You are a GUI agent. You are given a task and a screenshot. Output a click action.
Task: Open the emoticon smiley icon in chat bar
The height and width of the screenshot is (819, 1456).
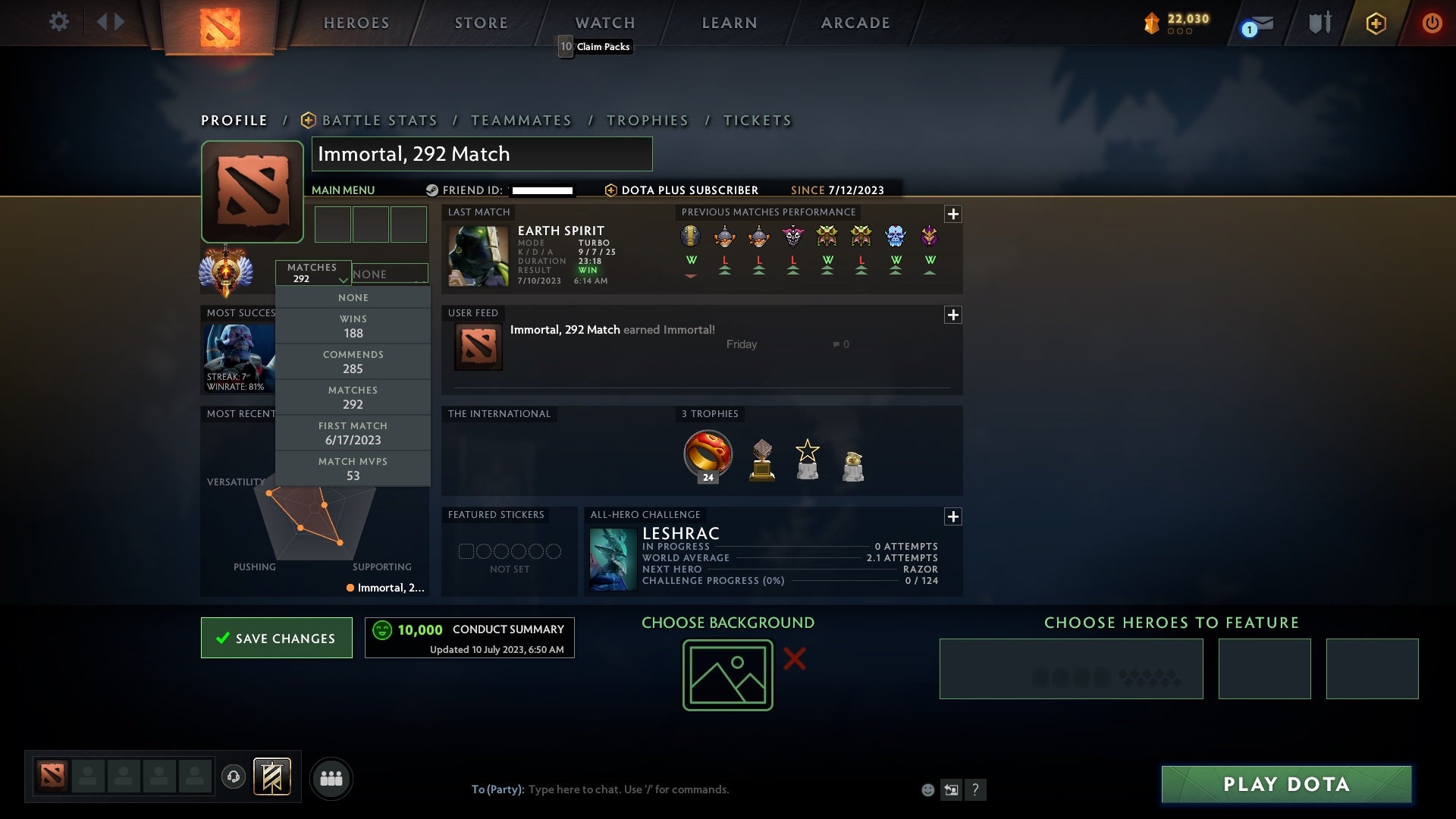tap(927, 789)
